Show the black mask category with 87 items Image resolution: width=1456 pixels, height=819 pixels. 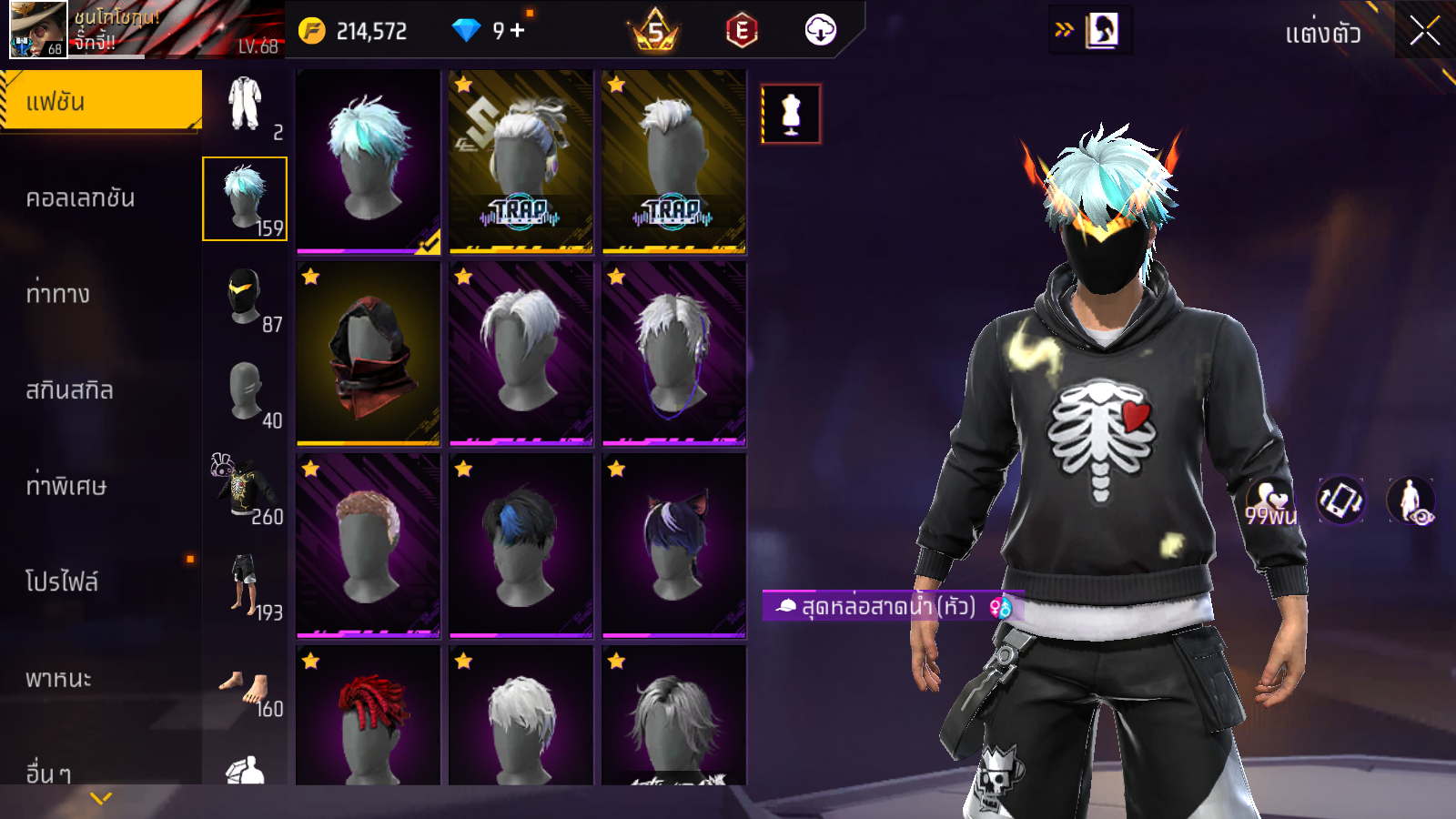tap(245, 297)
